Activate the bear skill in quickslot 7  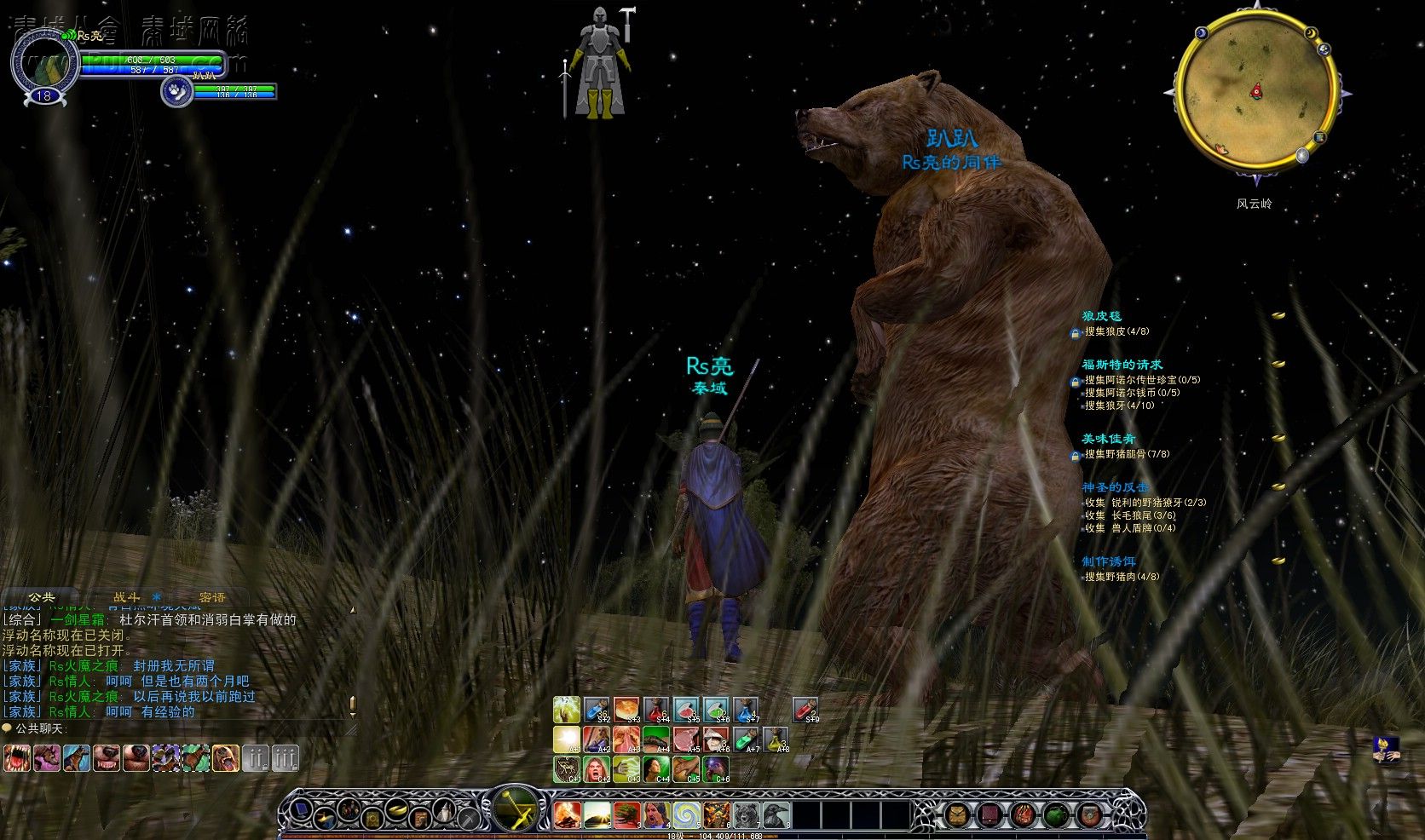pyautogui.click(x=746, y=814)
